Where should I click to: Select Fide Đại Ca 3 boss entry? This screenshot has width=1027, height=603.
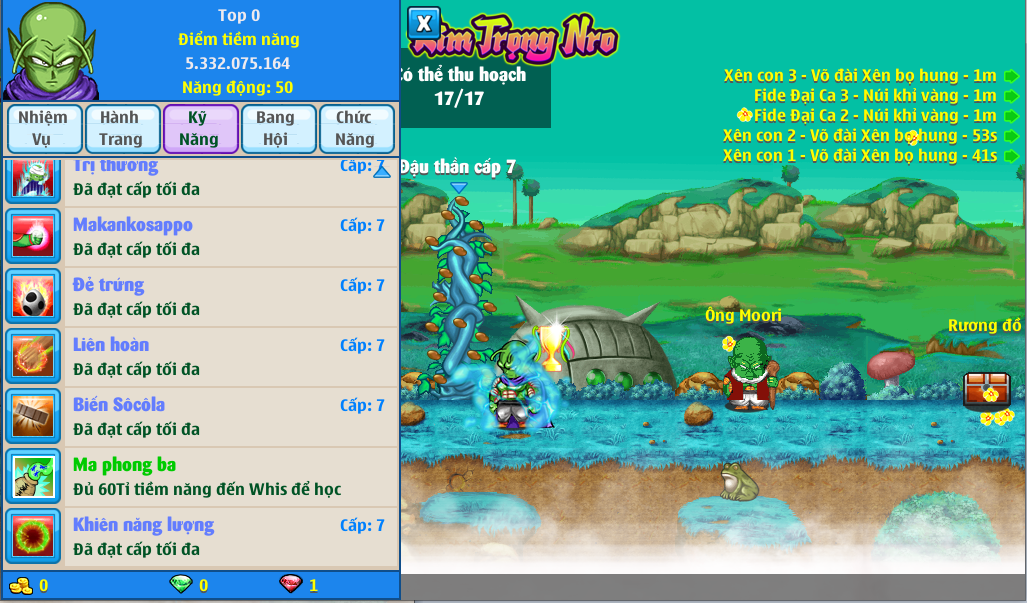(x=876, y=96)
